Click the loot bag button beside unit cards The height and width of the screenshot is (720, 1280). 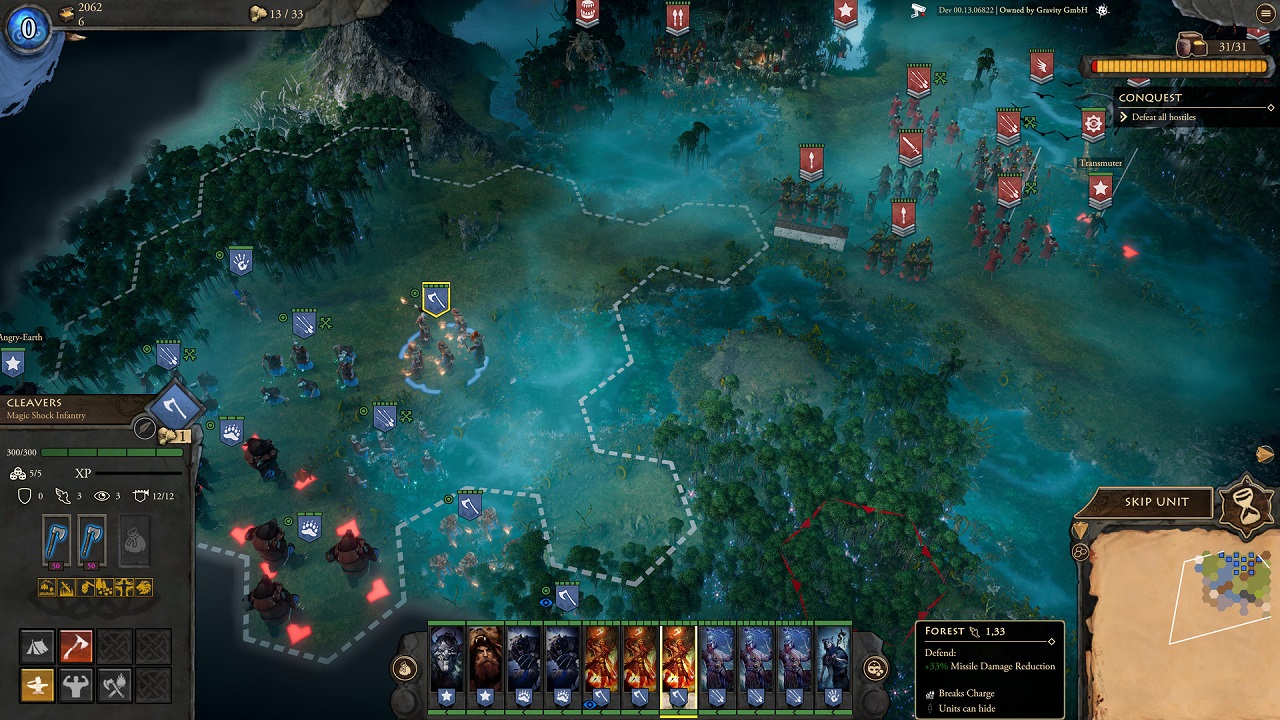click(x=405, y=669)
